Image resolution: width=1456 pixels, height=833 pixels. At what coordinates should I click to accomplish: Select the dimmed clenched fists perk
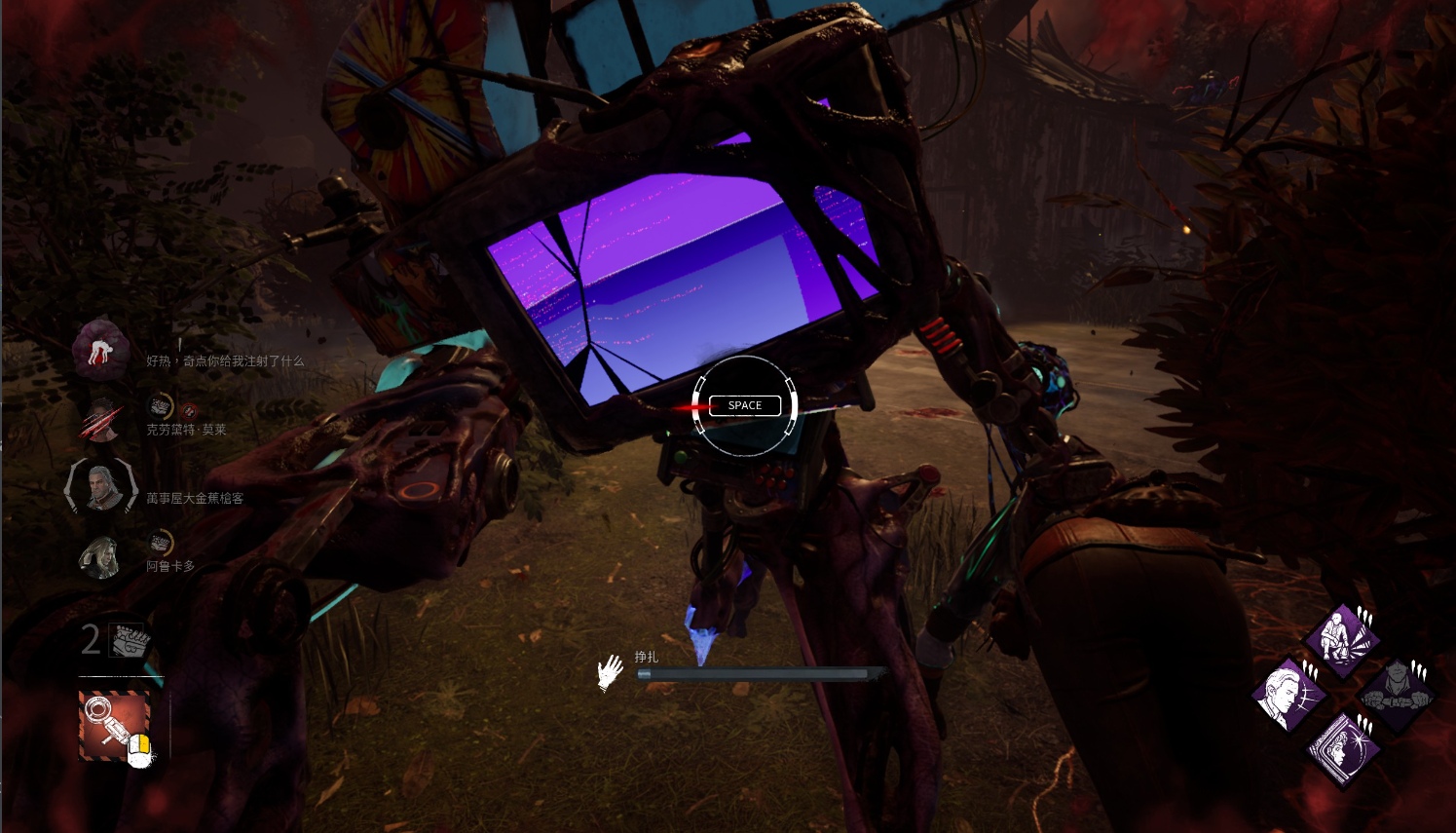1397,695
